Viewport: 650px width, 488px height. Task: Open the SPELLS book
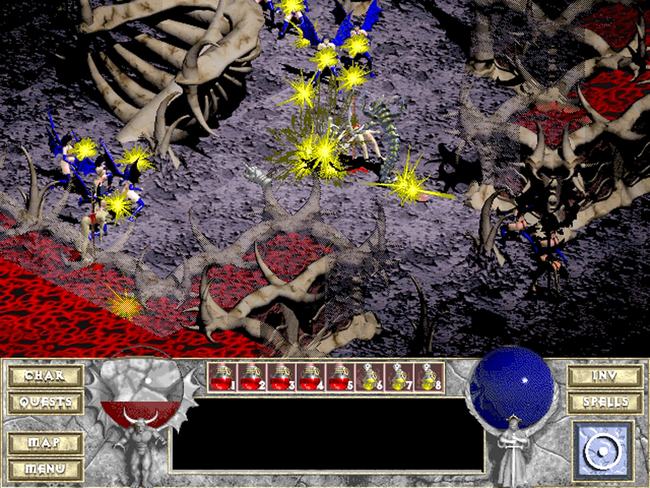tap(604, 402)
